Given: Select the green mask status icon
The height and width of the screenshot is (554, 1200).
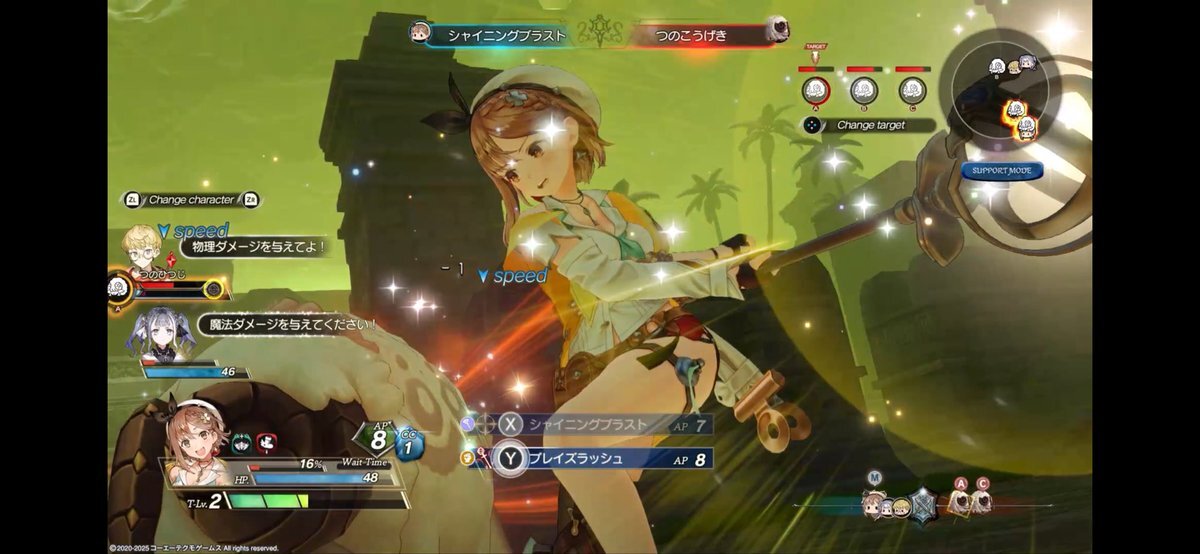Looking at the screenshot, I should (242, 442).
